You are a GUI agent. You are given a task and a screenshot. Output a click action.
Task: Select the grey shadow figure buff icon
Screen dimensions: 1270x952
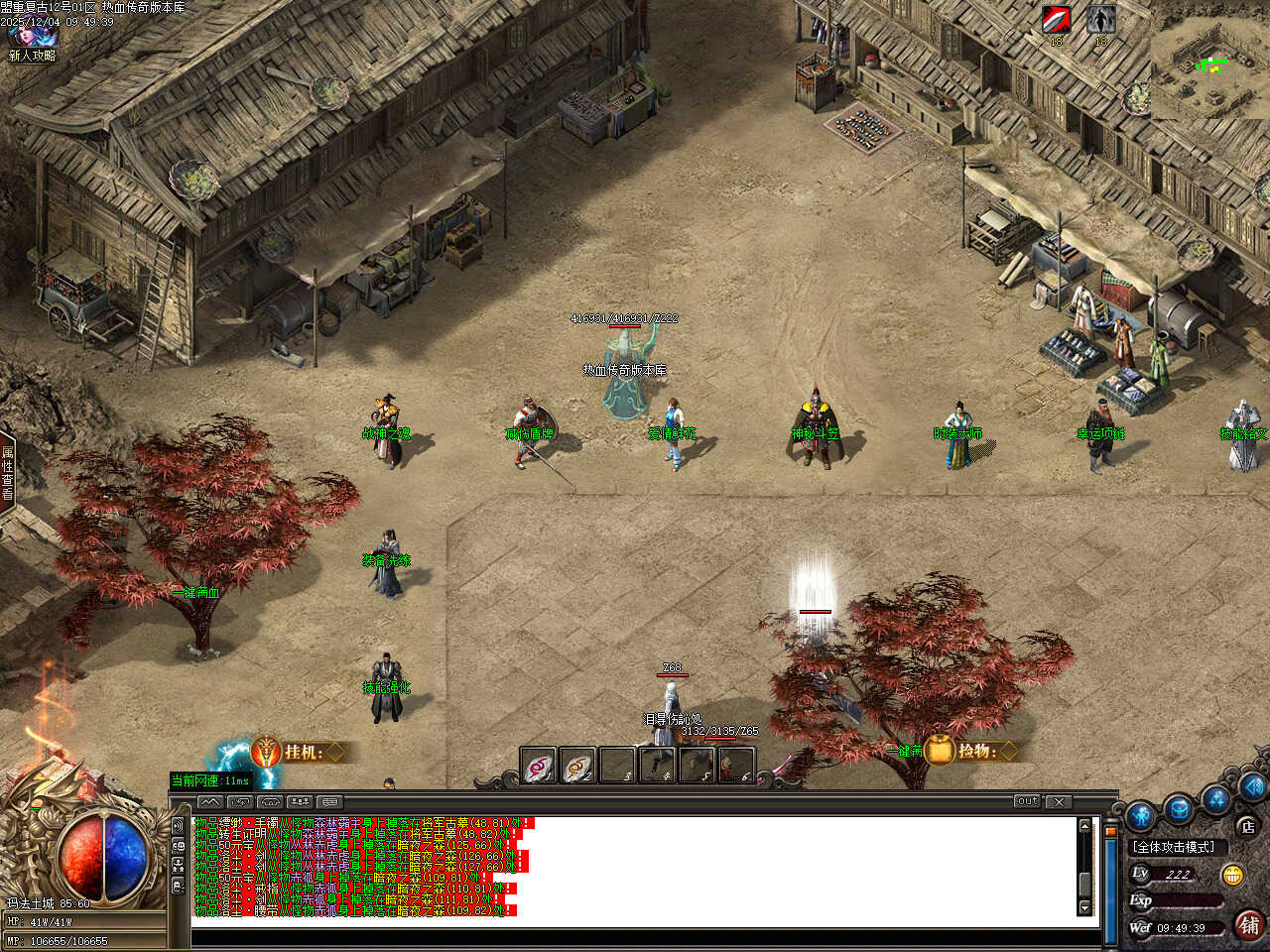tap(1100, 20)
